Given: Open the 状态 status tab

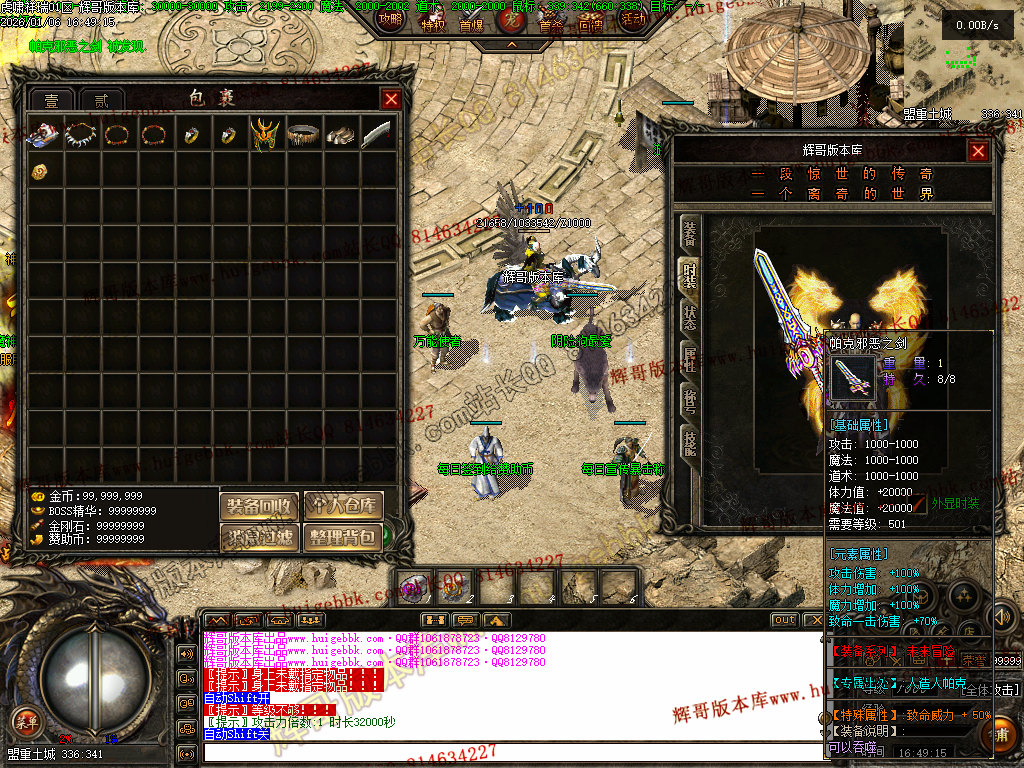Looking at the screenshot, I should click(x=690, y=315).
